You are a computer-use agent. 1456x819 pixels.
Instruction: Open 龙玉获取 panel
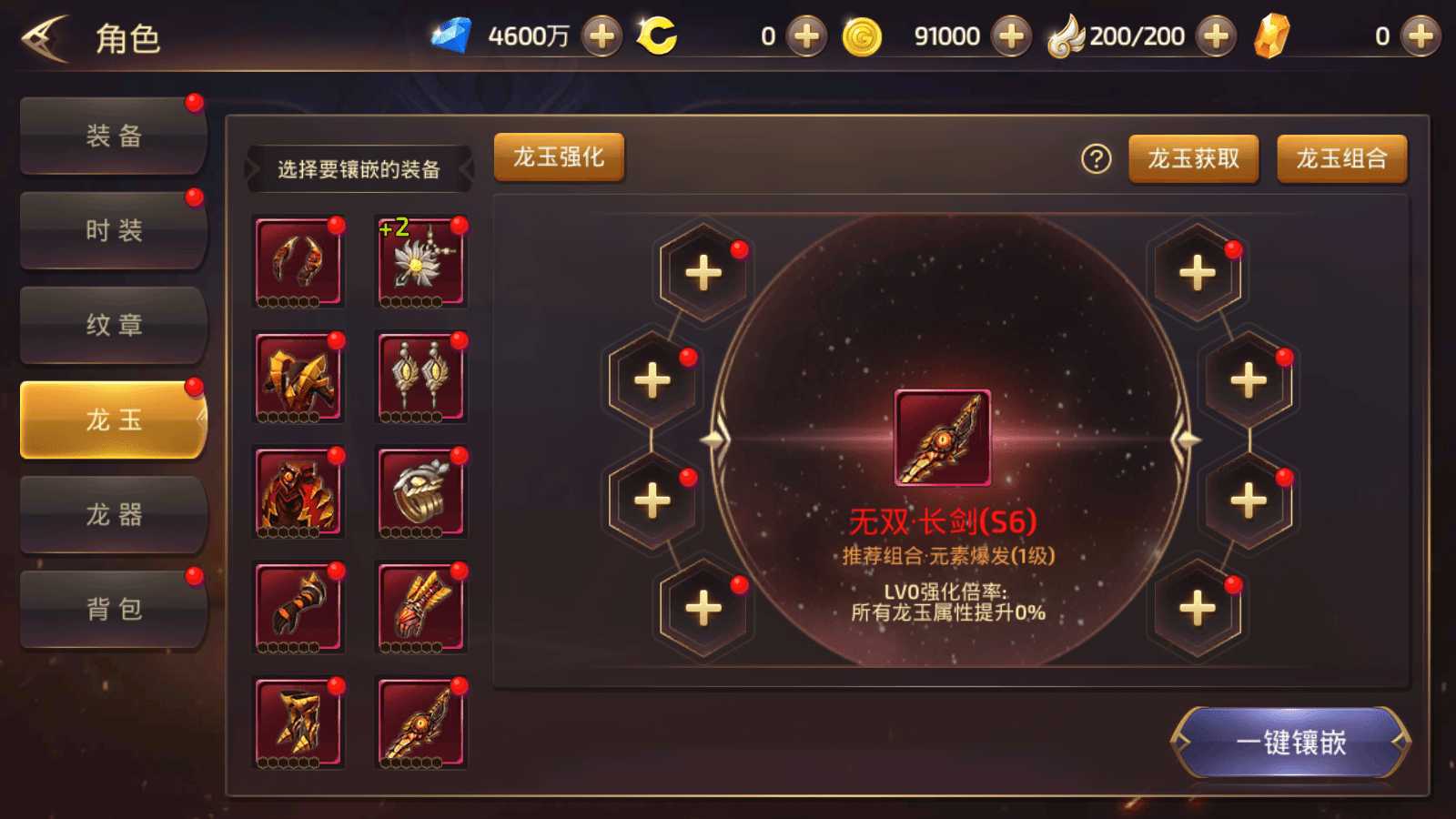pyautogui.click(x=1192, y=157)
